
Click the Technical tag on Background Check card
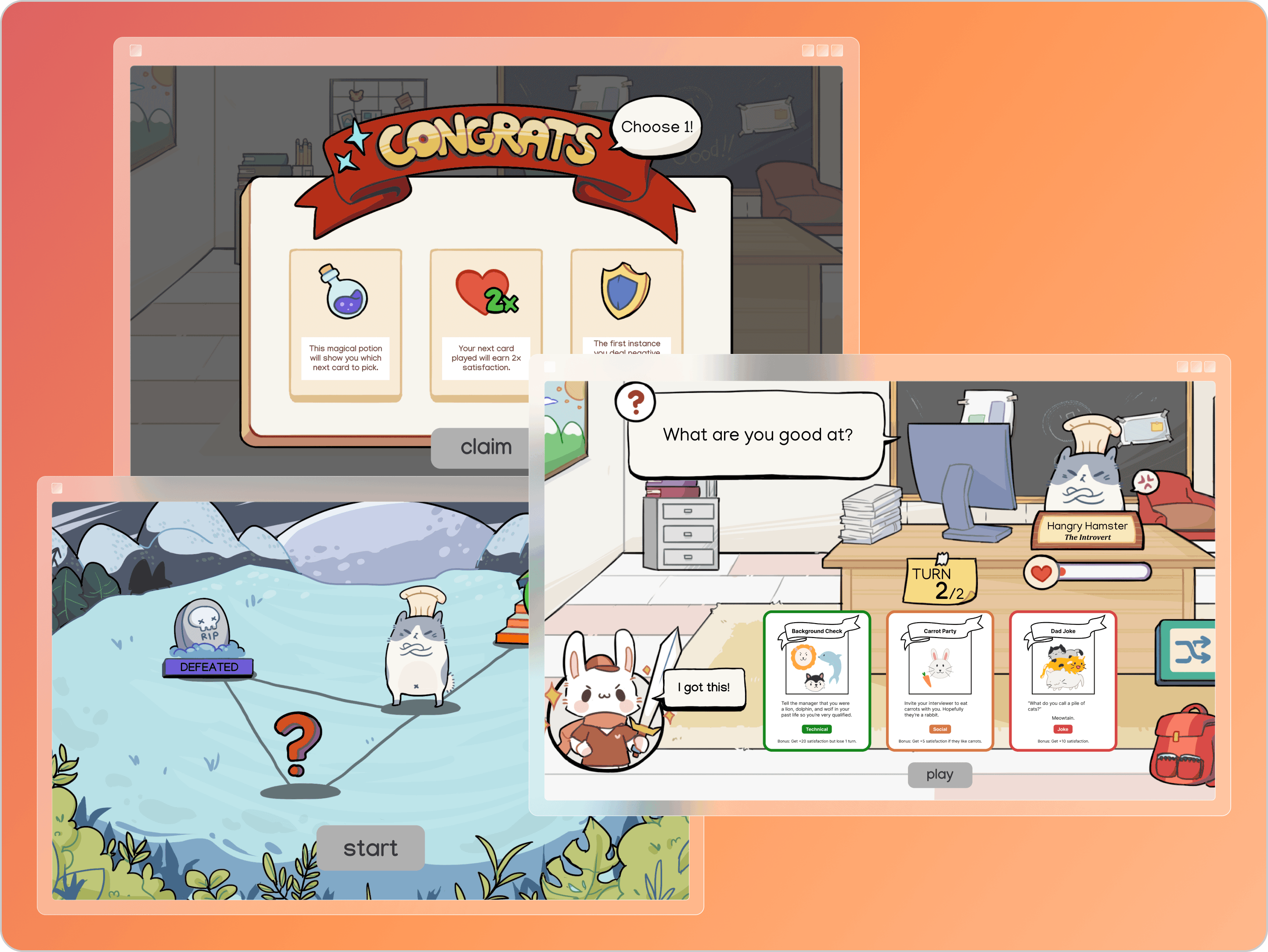click(816, 729)
